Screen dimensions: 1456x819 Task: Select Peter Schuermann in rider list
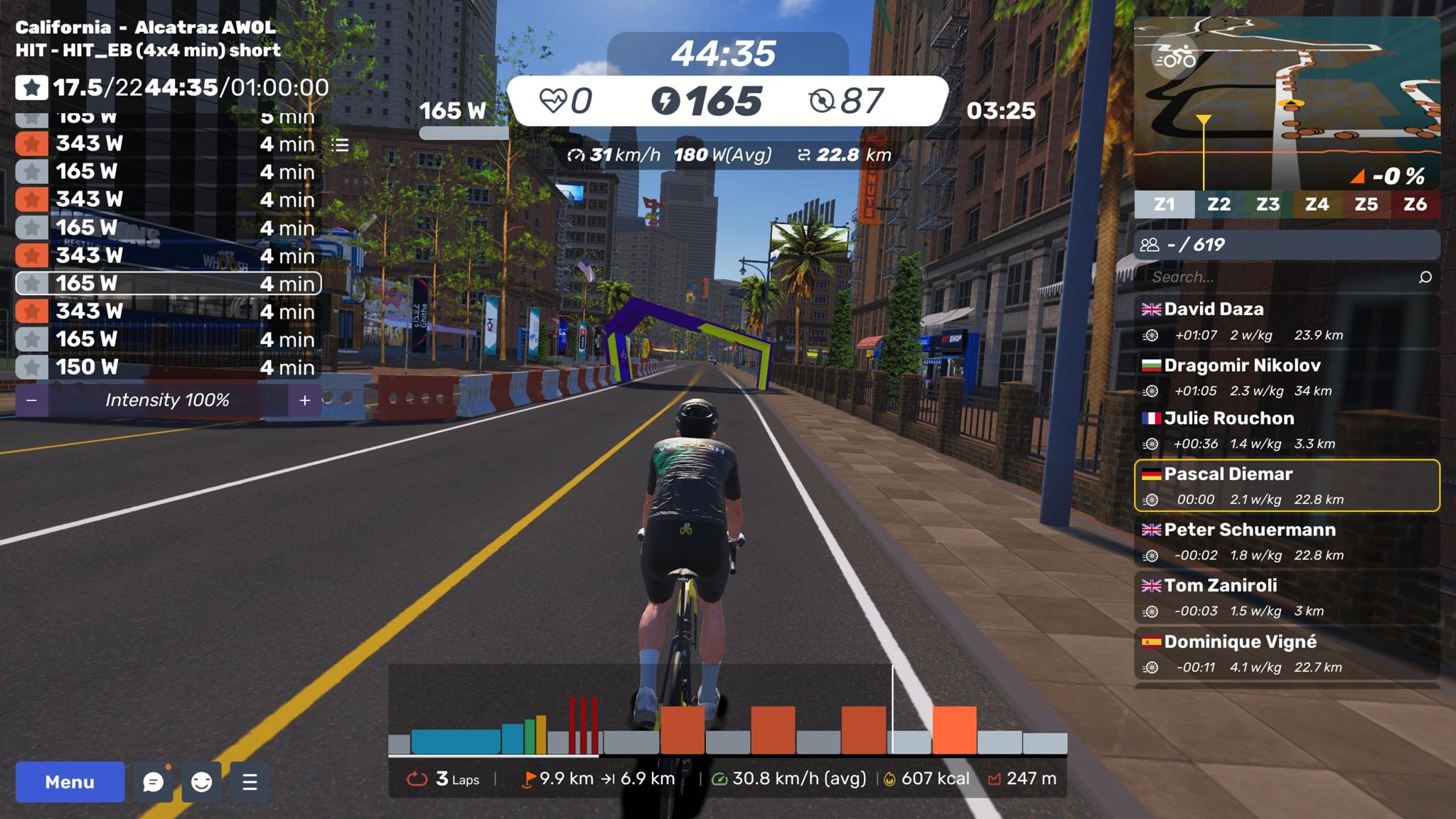tap(1287, 542)
